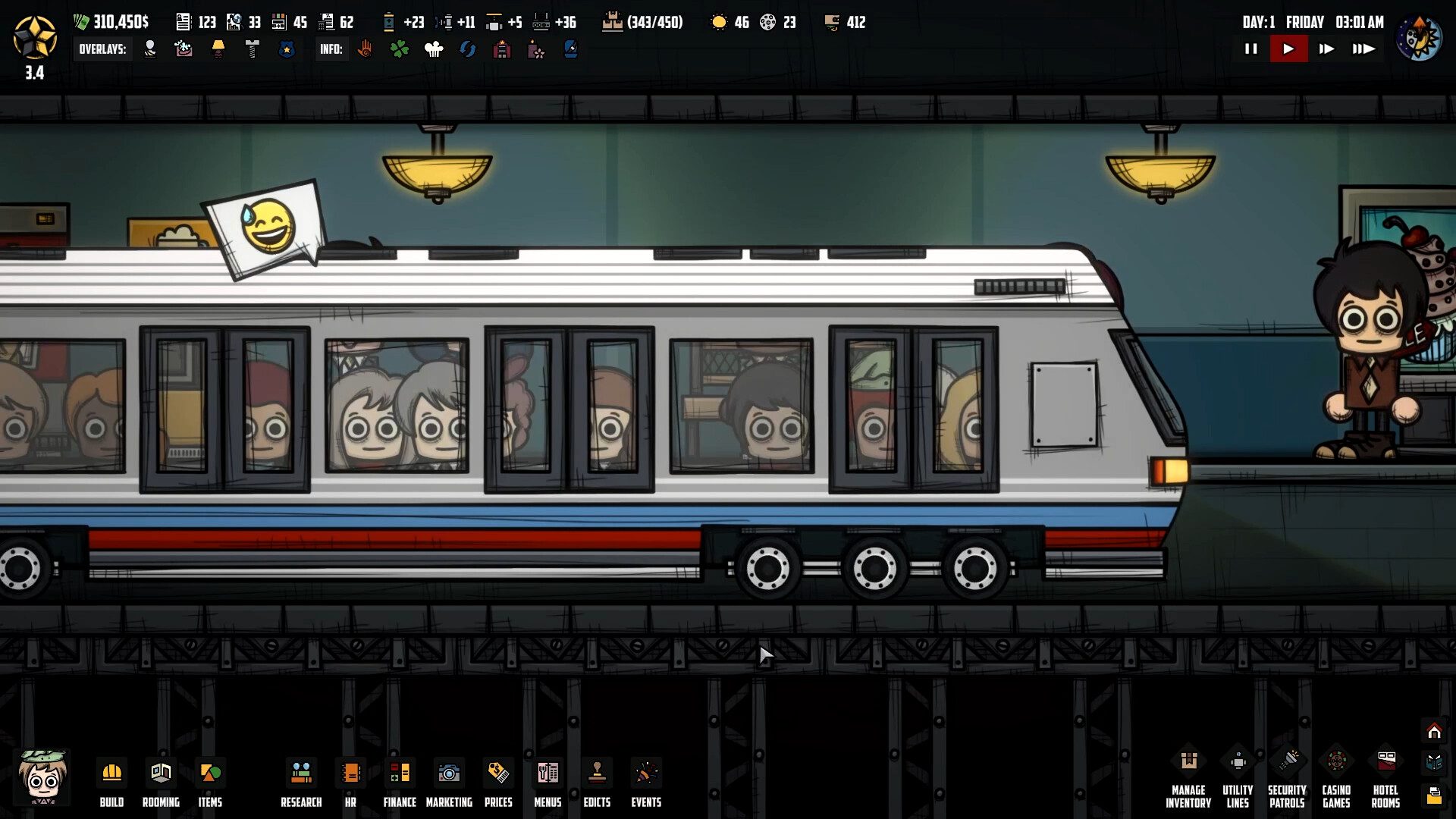1456x819 pixels.
Task: Open the Build menu
Action: coord(111,783)
